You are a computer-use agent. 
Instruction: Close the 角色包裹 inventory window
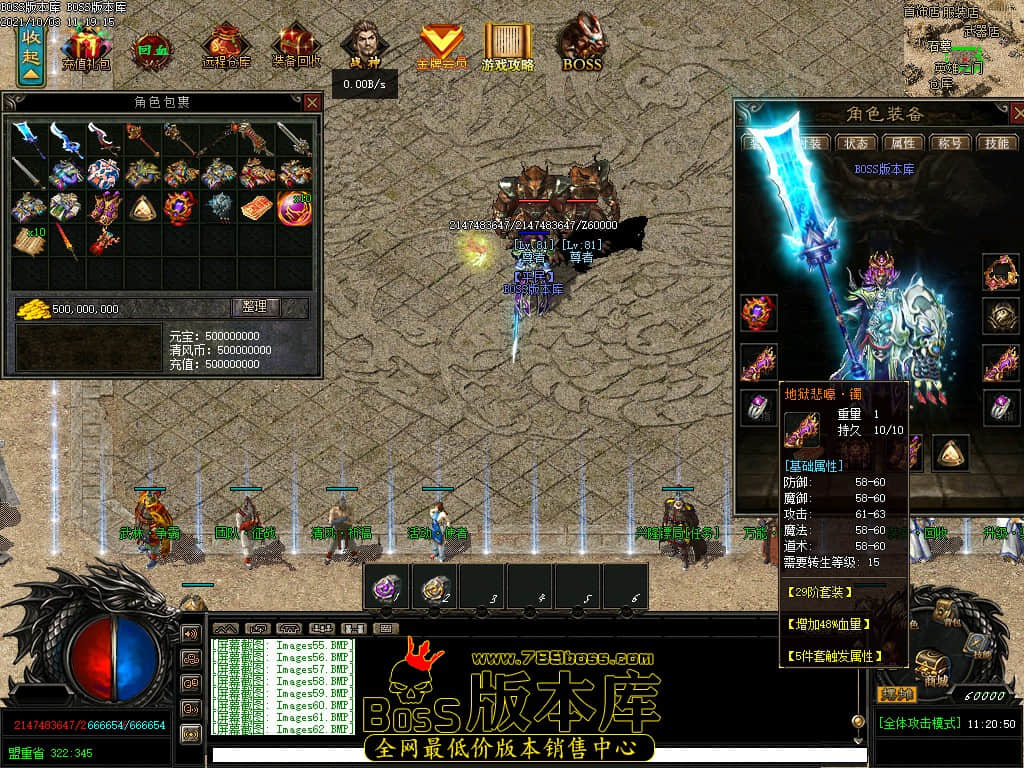(313, 102)
